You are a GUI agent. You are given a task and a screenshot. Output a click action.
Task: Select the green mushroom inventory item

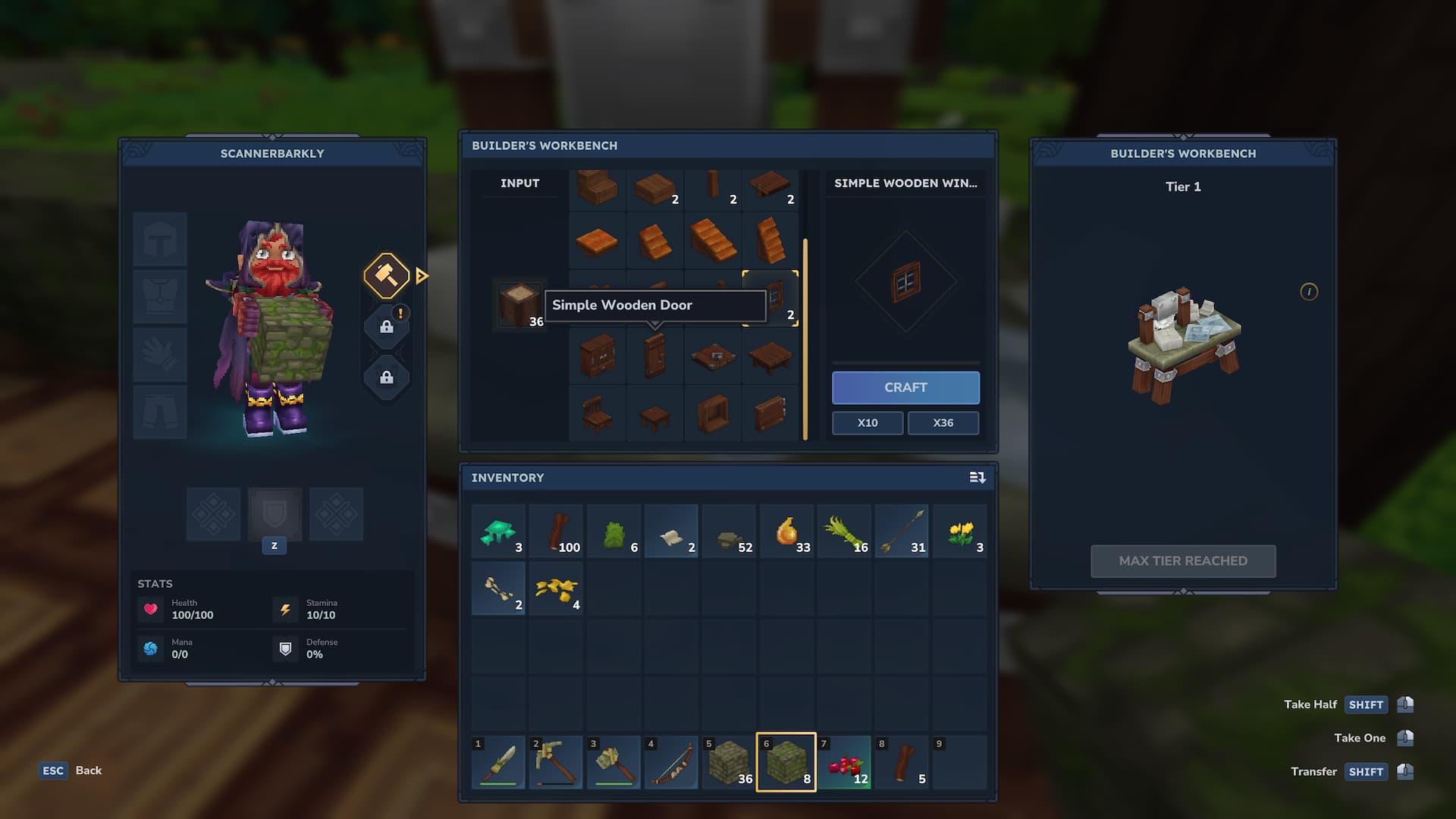point(498,532)
